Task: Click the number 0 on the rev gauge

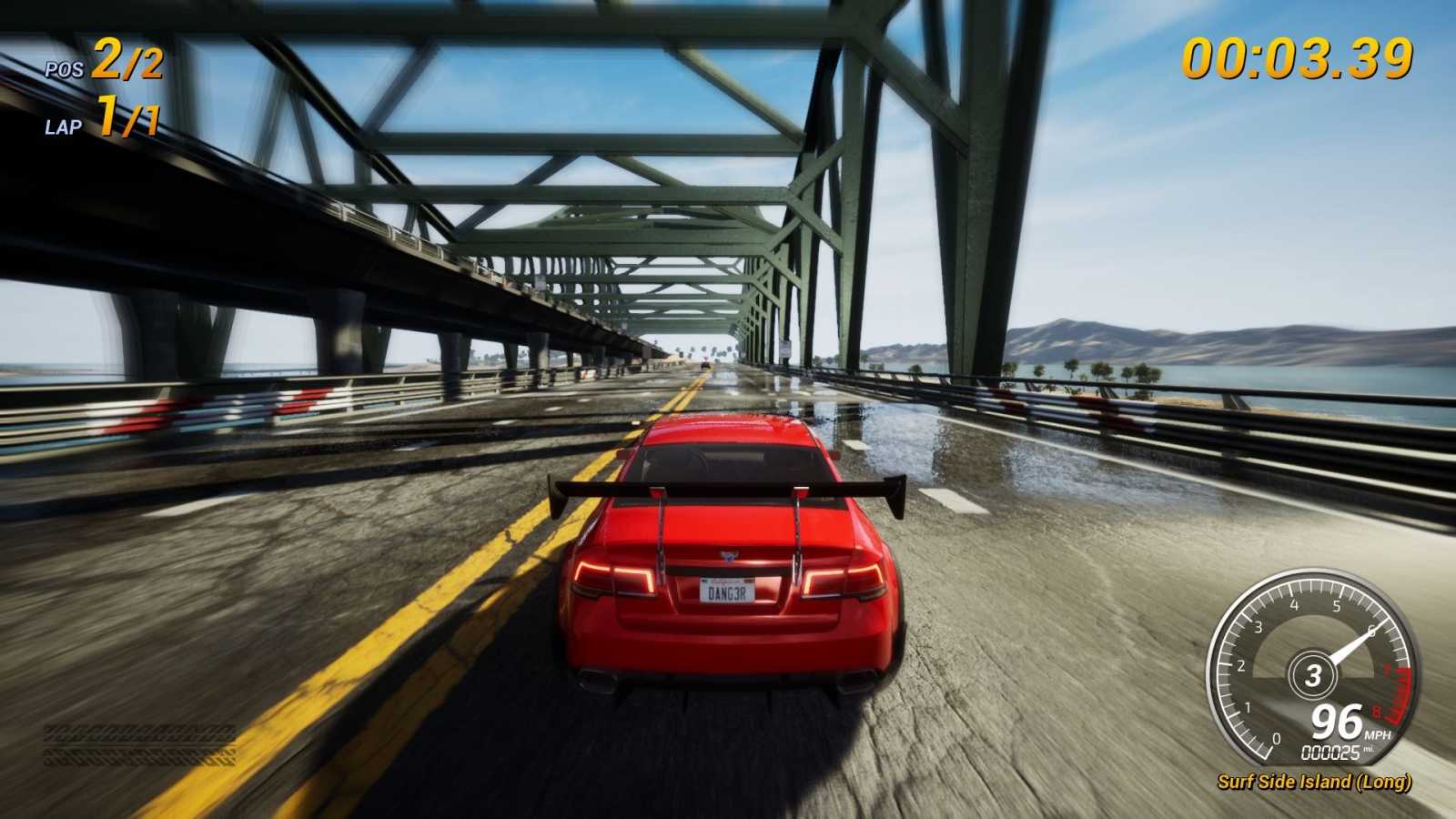Action: [1276, 738]
